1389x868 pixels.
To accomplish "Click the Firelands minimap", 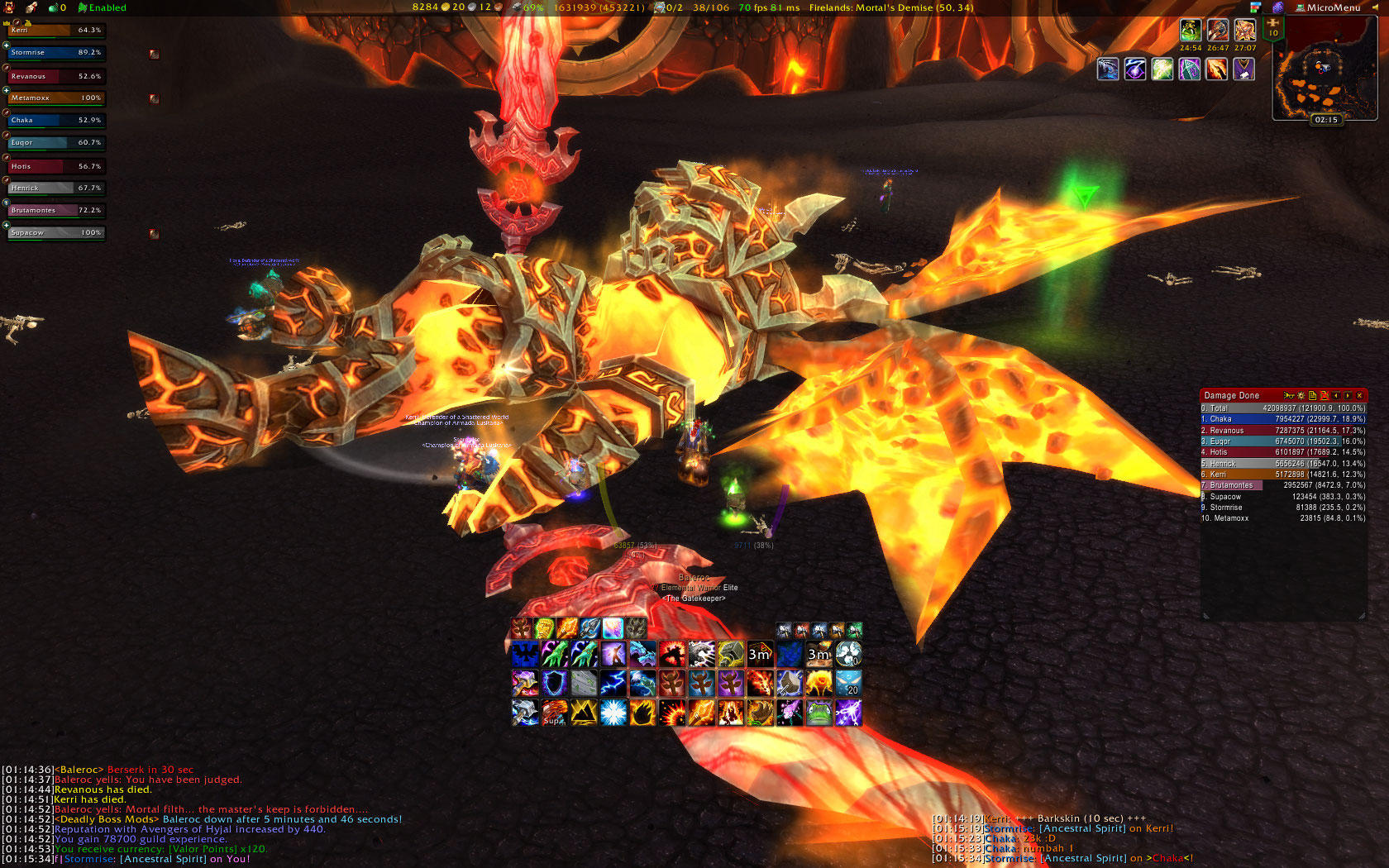I will click(x=1325, y=71).
